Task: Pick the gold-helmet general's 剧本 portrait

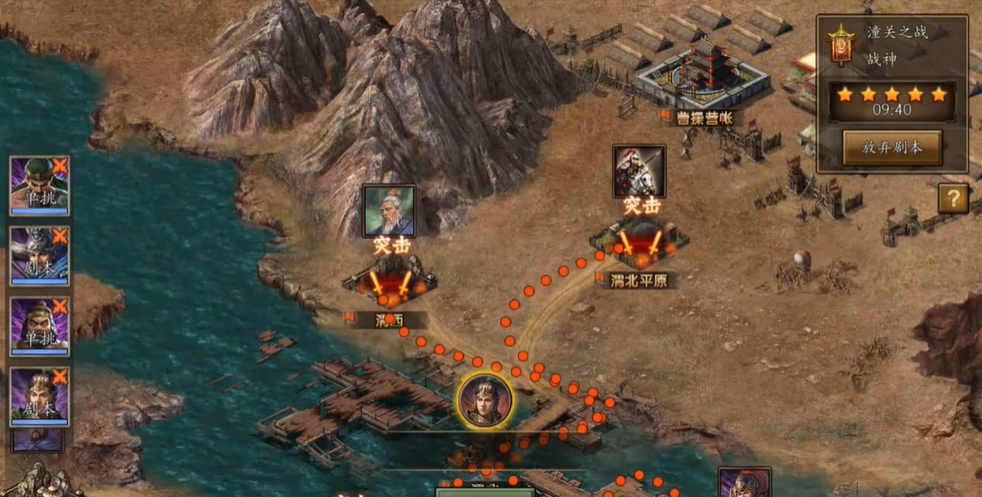Action: click(x=40, y=396)
